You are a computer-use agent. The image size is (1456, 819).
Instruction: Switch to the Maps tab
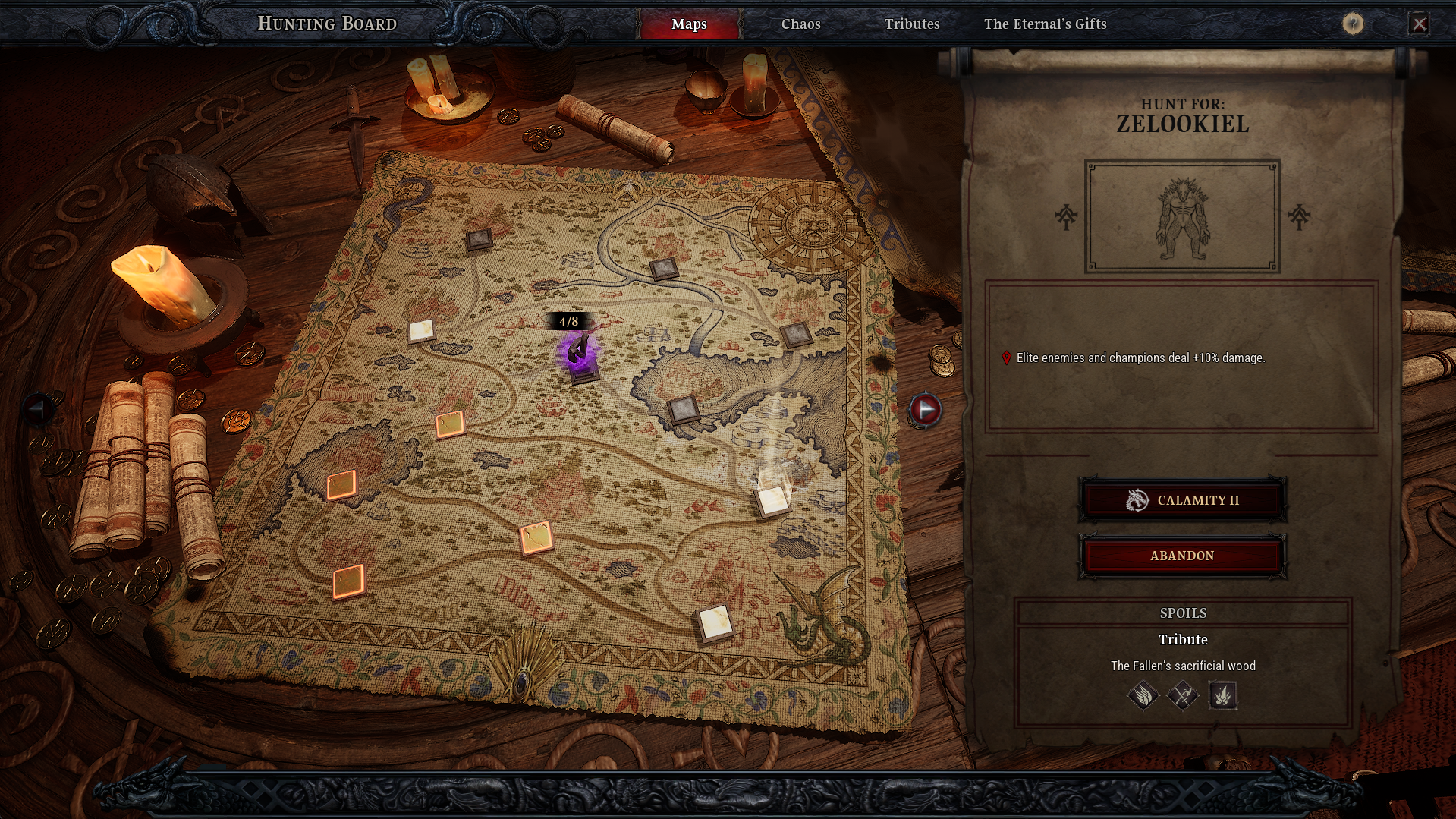click(x=689, y=24)
